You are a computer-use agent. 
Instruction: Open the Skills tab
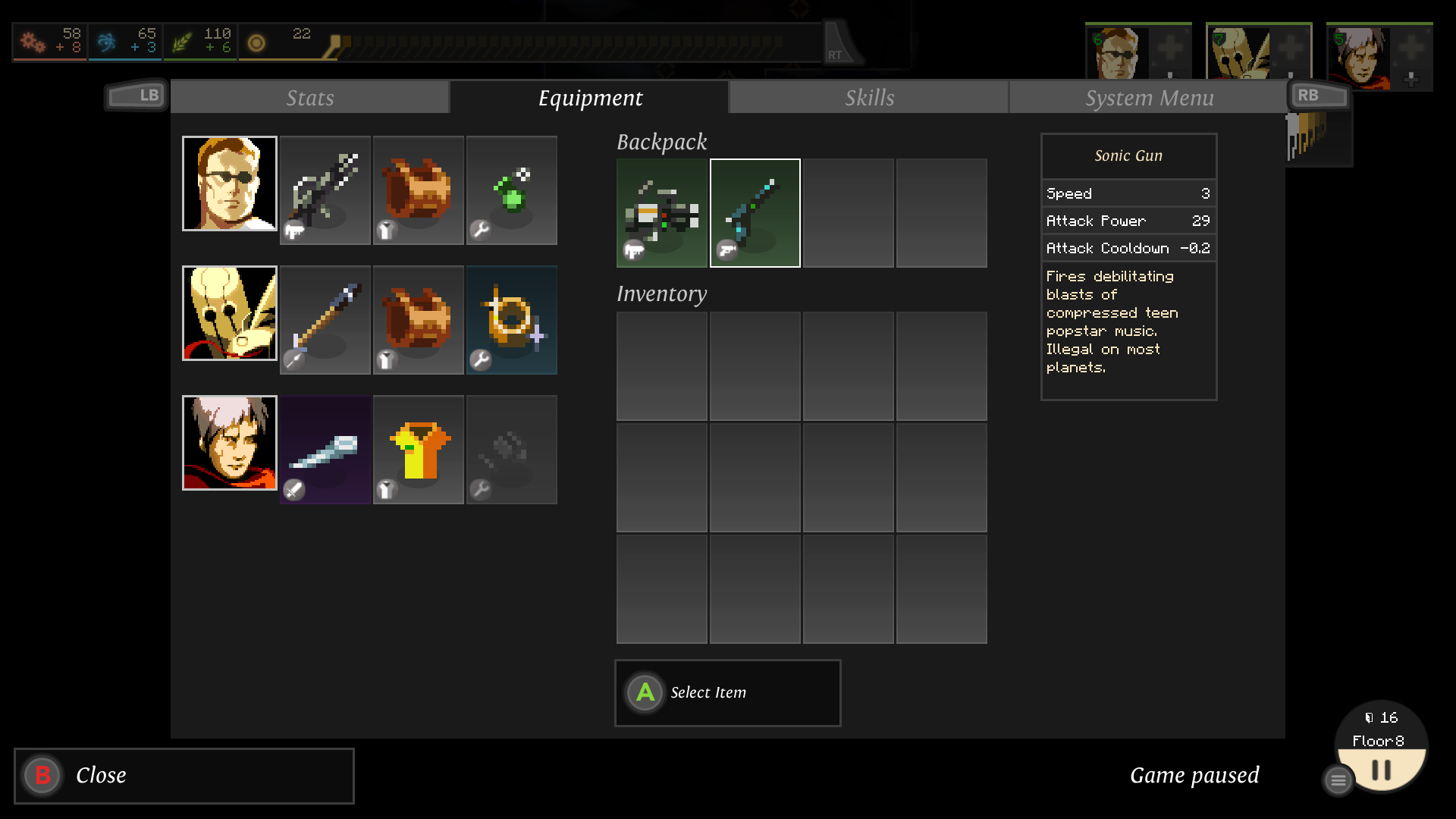pos(869,98)
